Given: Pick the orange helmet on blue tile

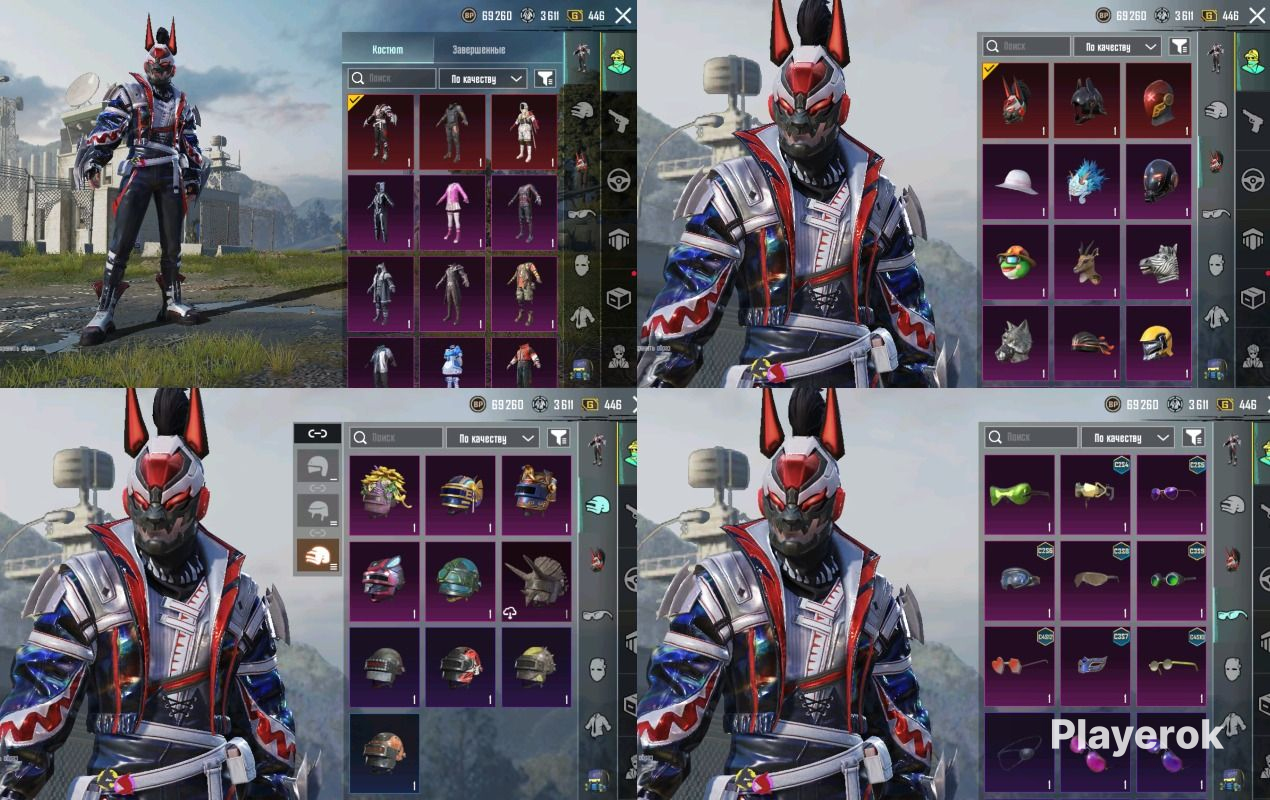Looking at the screenshot, I should tap(383, 752).
